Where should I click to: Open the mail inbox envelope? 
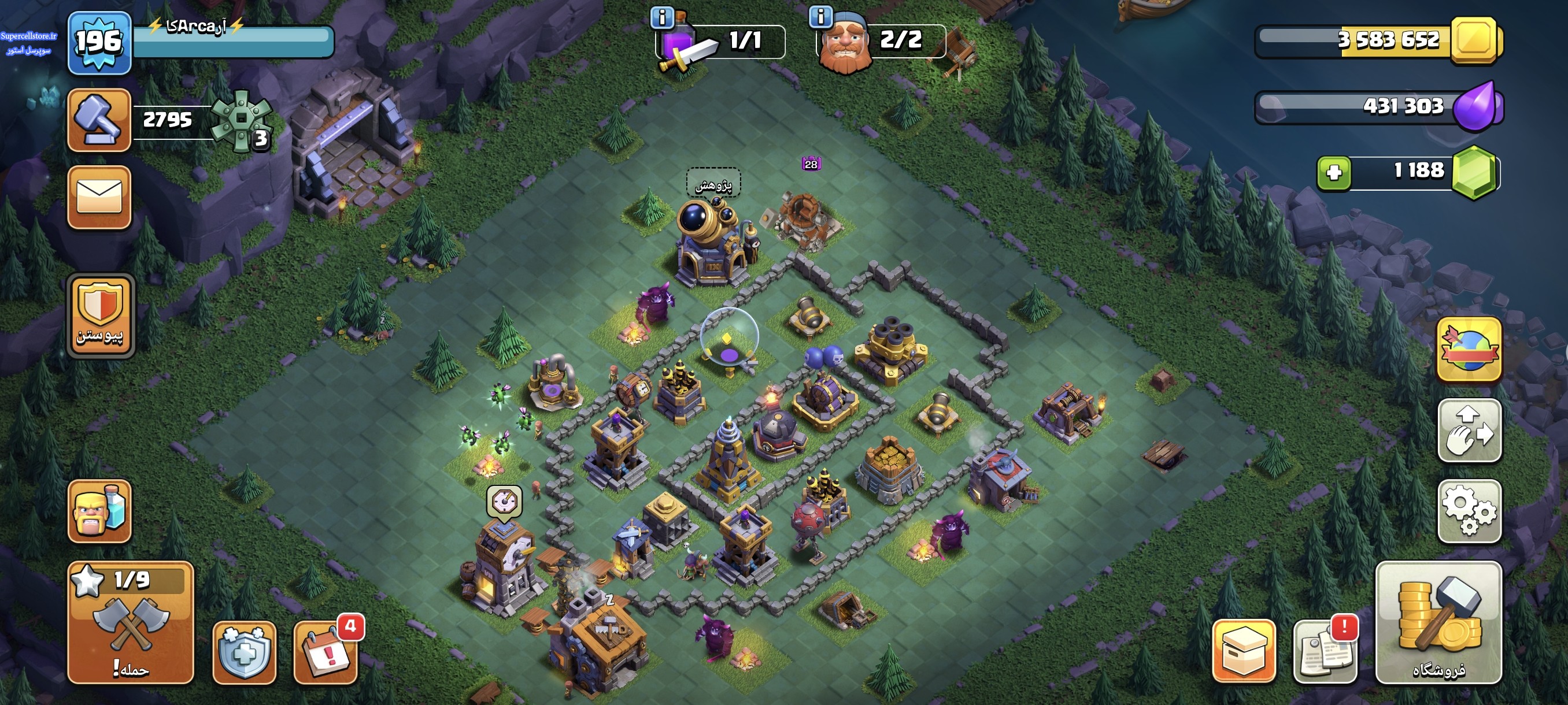(x=99, y=198)
